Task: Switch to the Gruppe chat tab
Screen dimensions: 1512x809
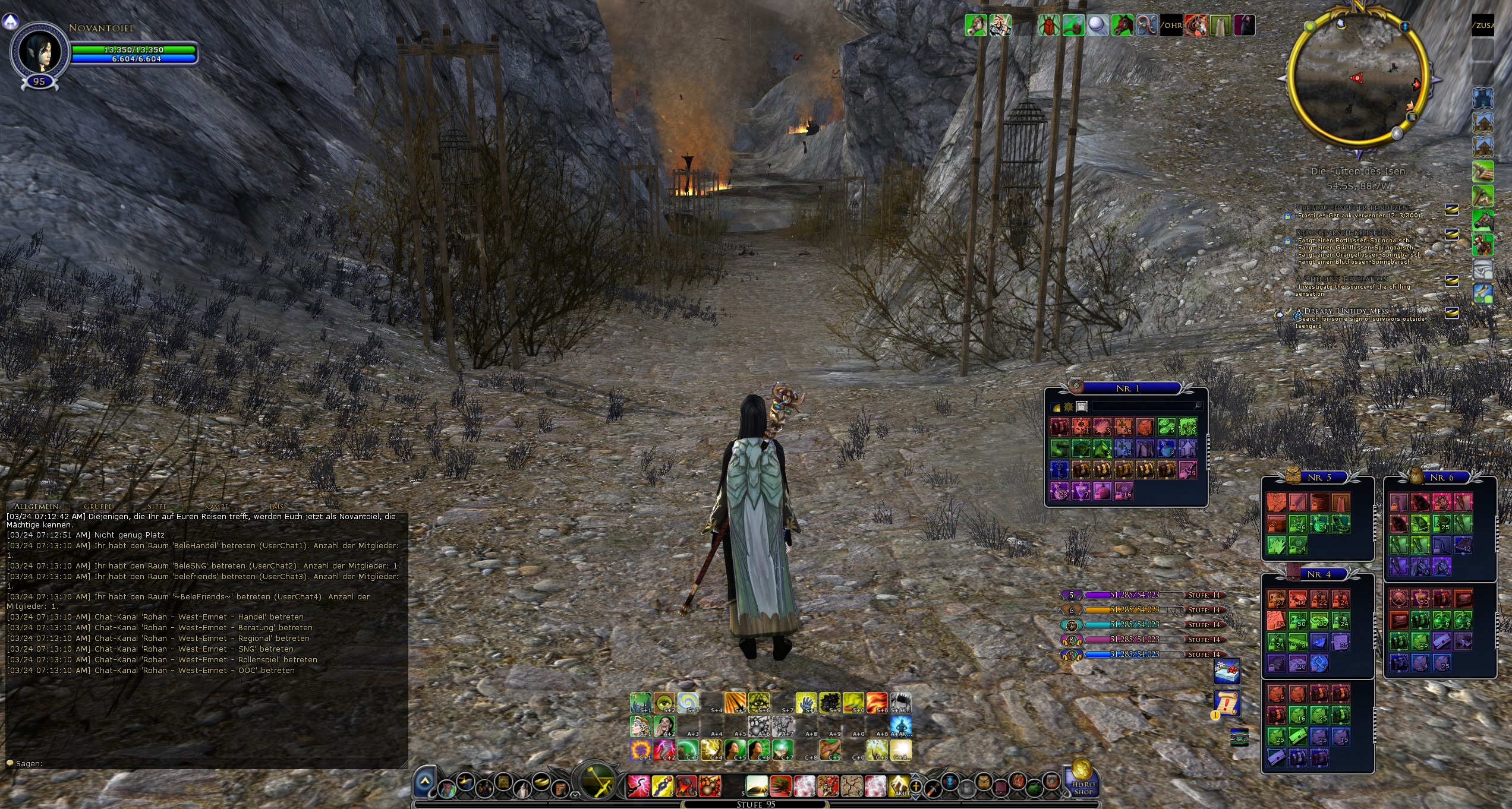Action: [98, 506]
